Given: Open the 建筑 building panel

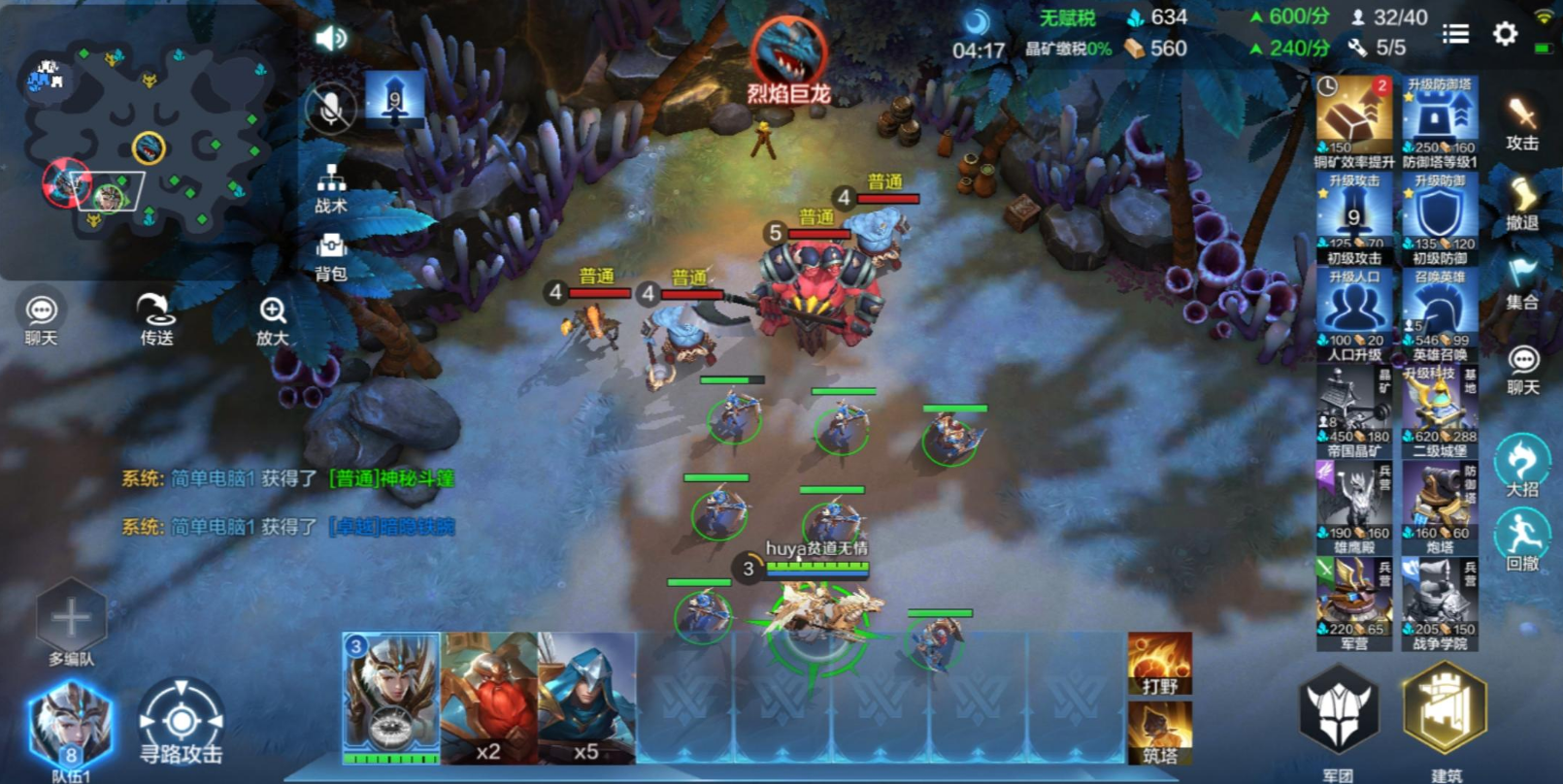Looking at the screenshot, I should [1445, 712].
